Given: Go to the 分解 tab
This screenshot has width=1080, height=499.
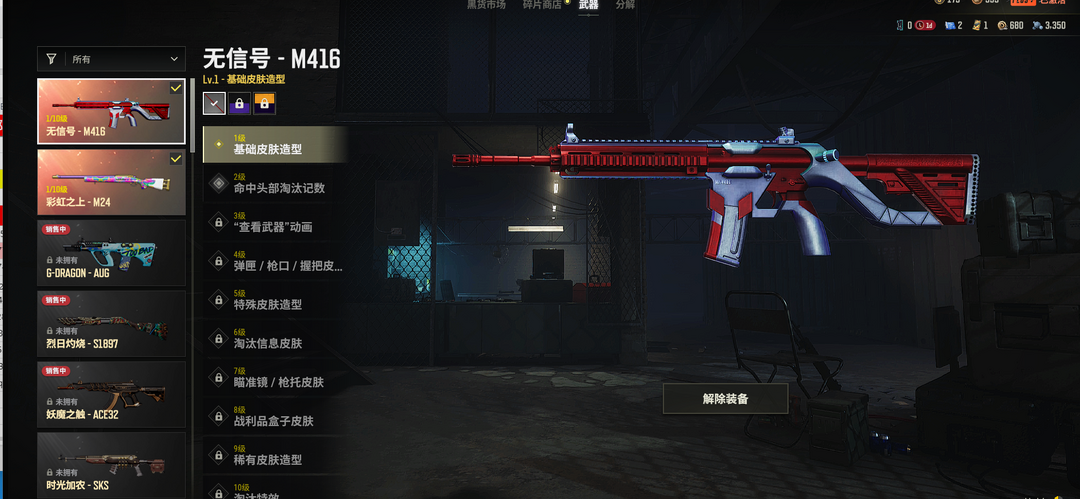Looking at the screenshot, I should (625, 5).
